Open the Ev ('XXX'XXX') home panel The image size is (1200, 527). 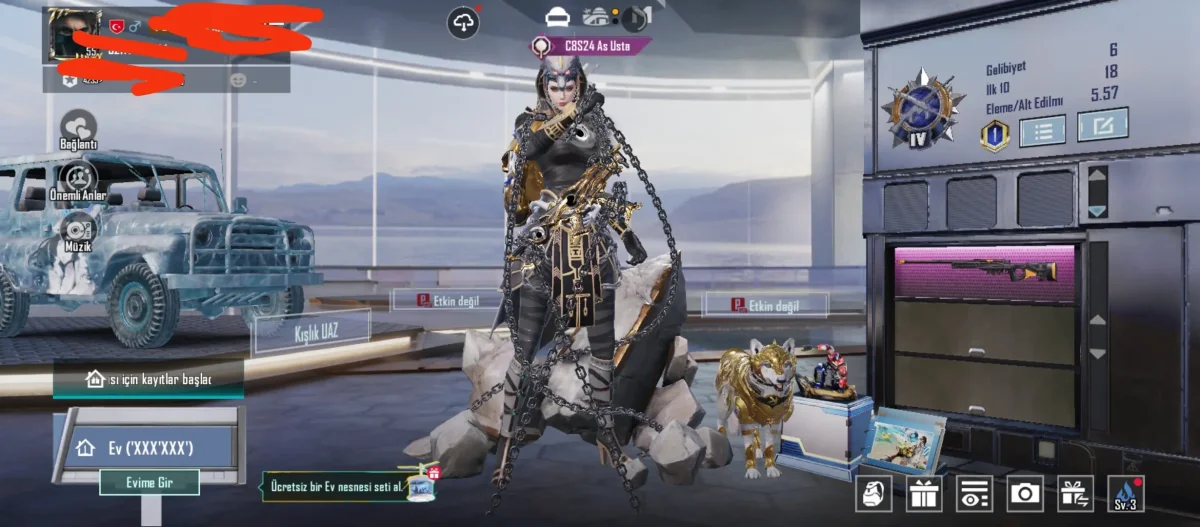click(x=148, y=447)
